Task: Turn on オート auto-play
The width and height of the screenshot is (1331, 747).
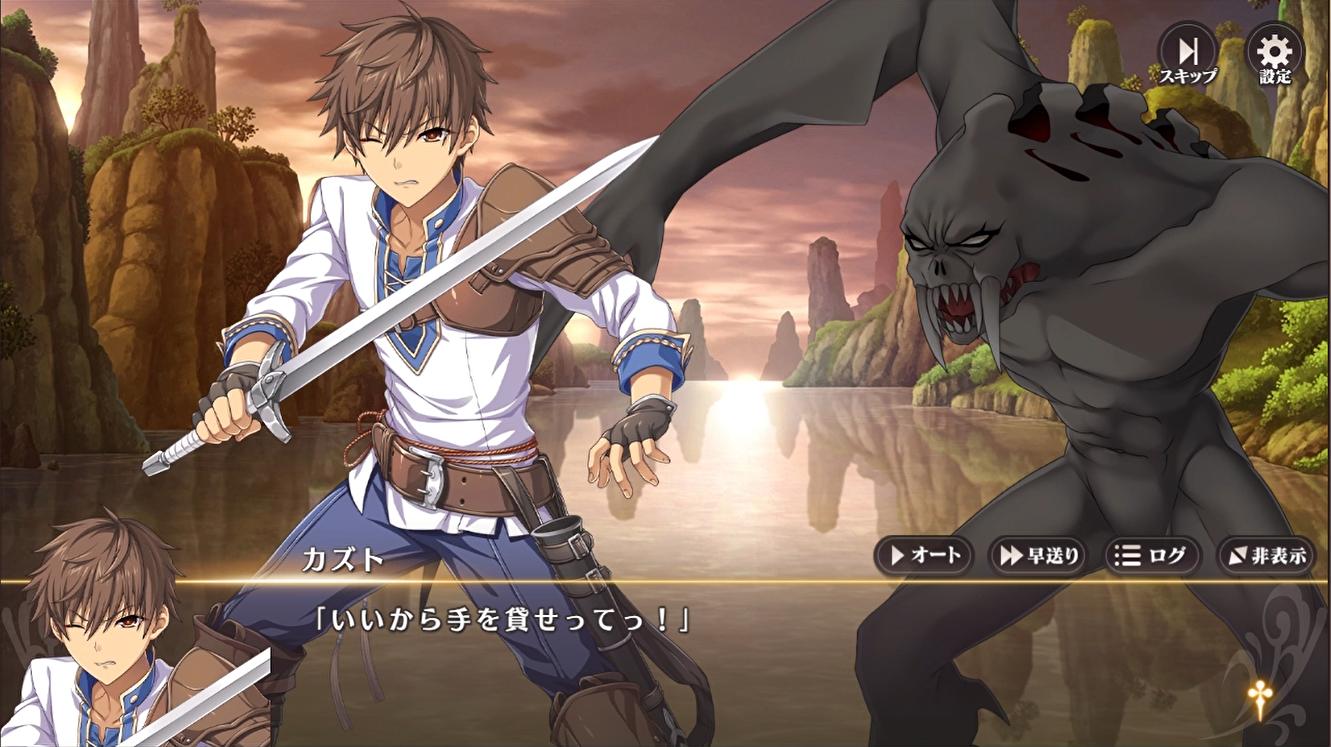Action: tap(924, 556)
